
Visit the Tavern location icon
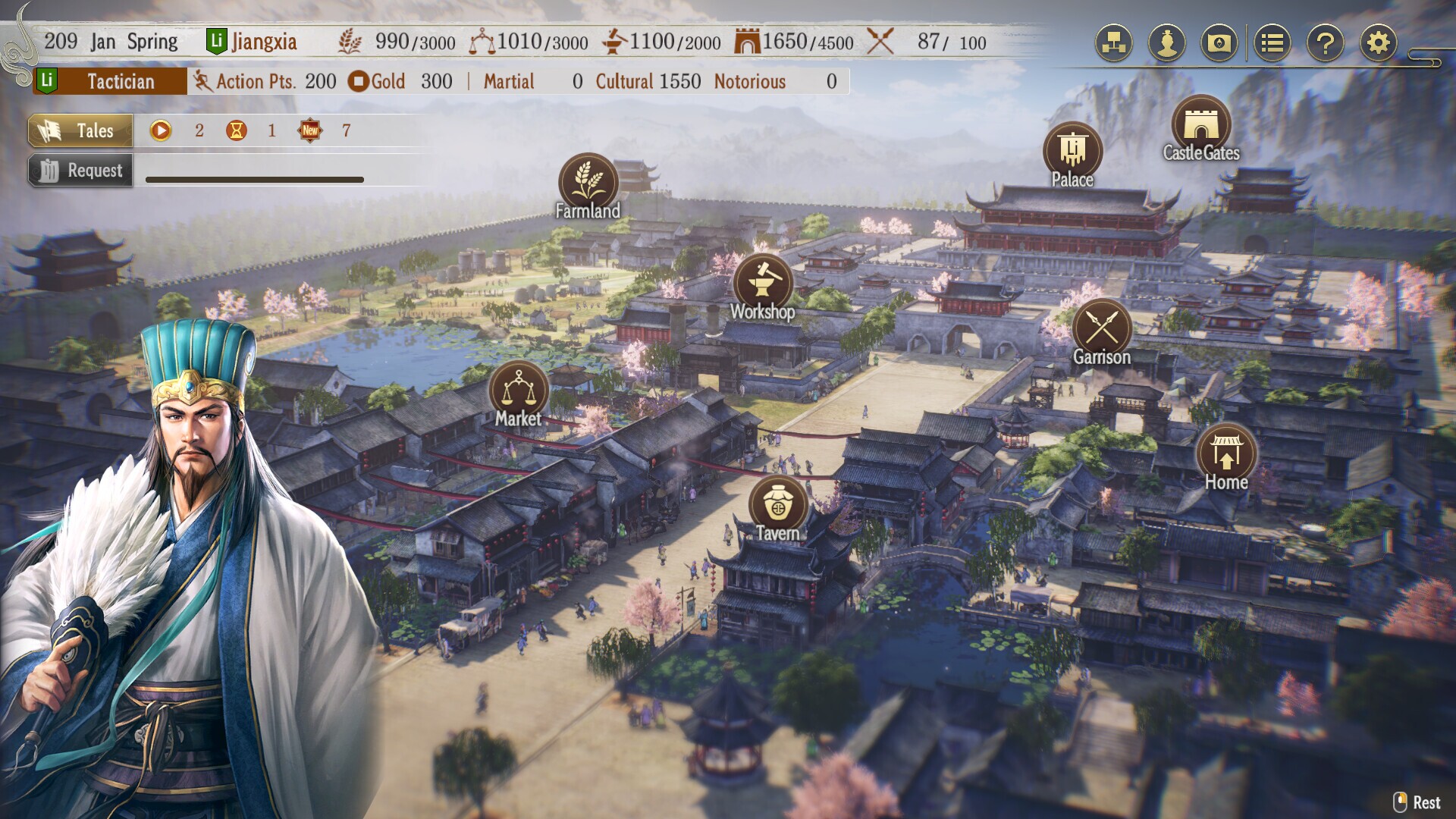(778, 502)
